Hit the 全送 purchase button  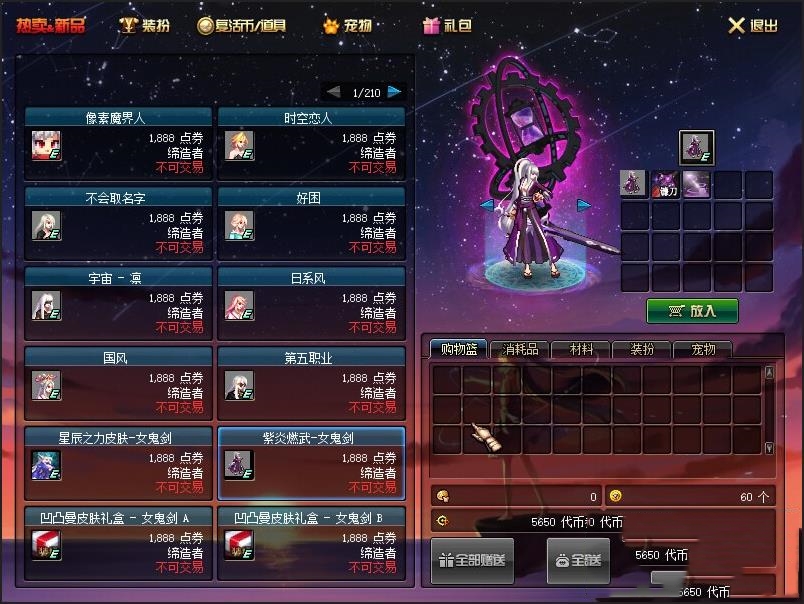click(577, 560)
